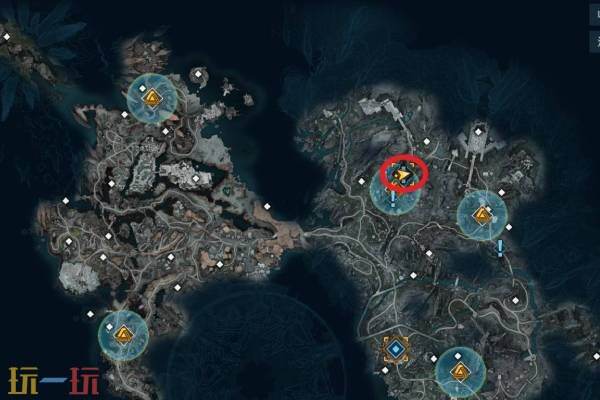Select the yellow arrow marker circled in red
This screenshot has width=600, height=400.
[402, 177]
